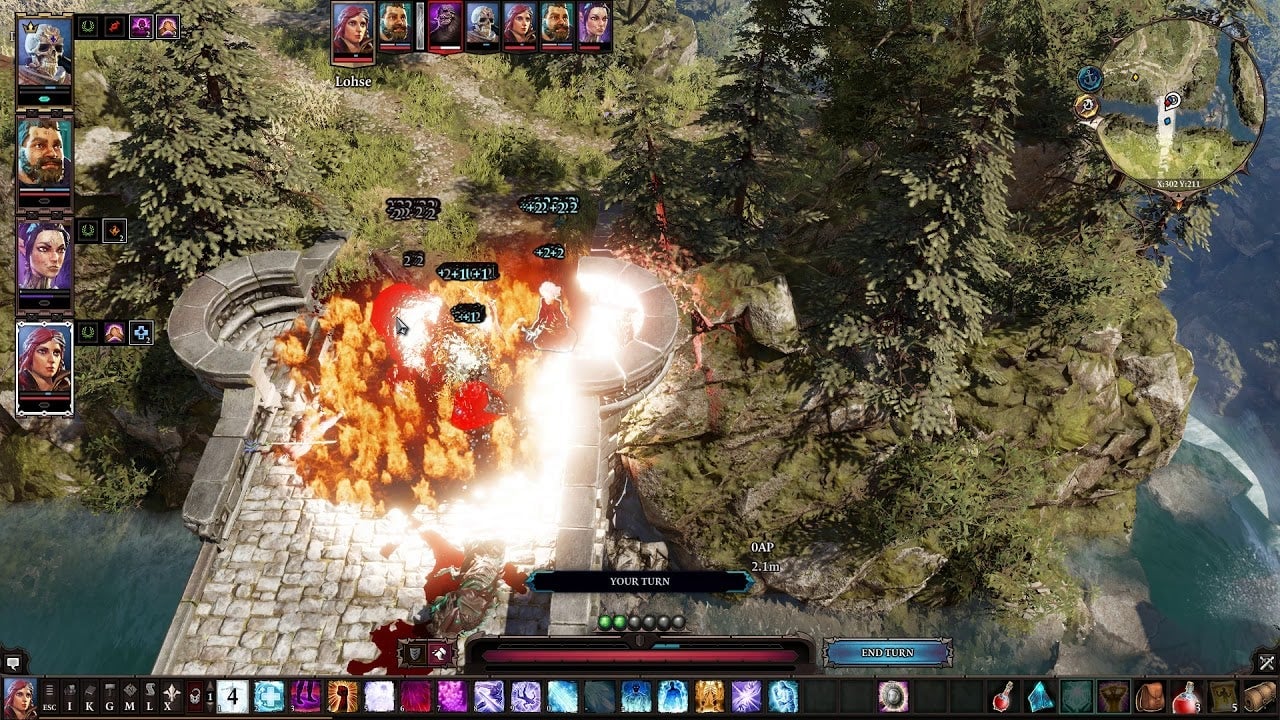Select the scroll item at hotbar's end
The image size is (1280, 720).
point(1260,696)
